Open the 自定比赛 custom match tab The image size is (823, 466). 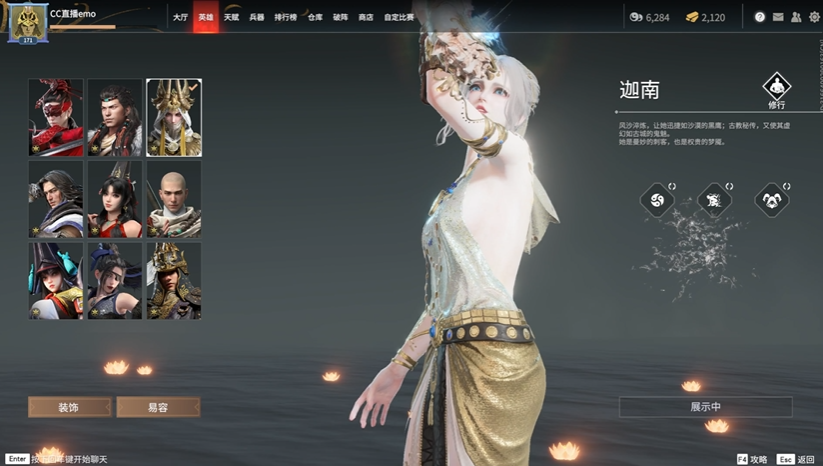point(399,17)
